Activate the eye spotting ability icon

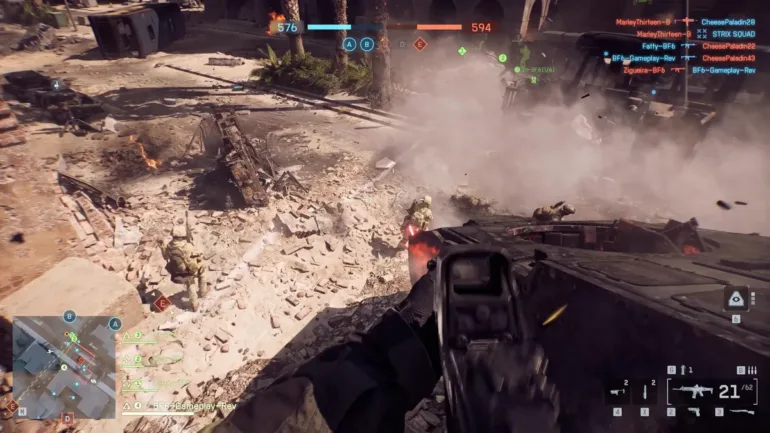(736, 299)
